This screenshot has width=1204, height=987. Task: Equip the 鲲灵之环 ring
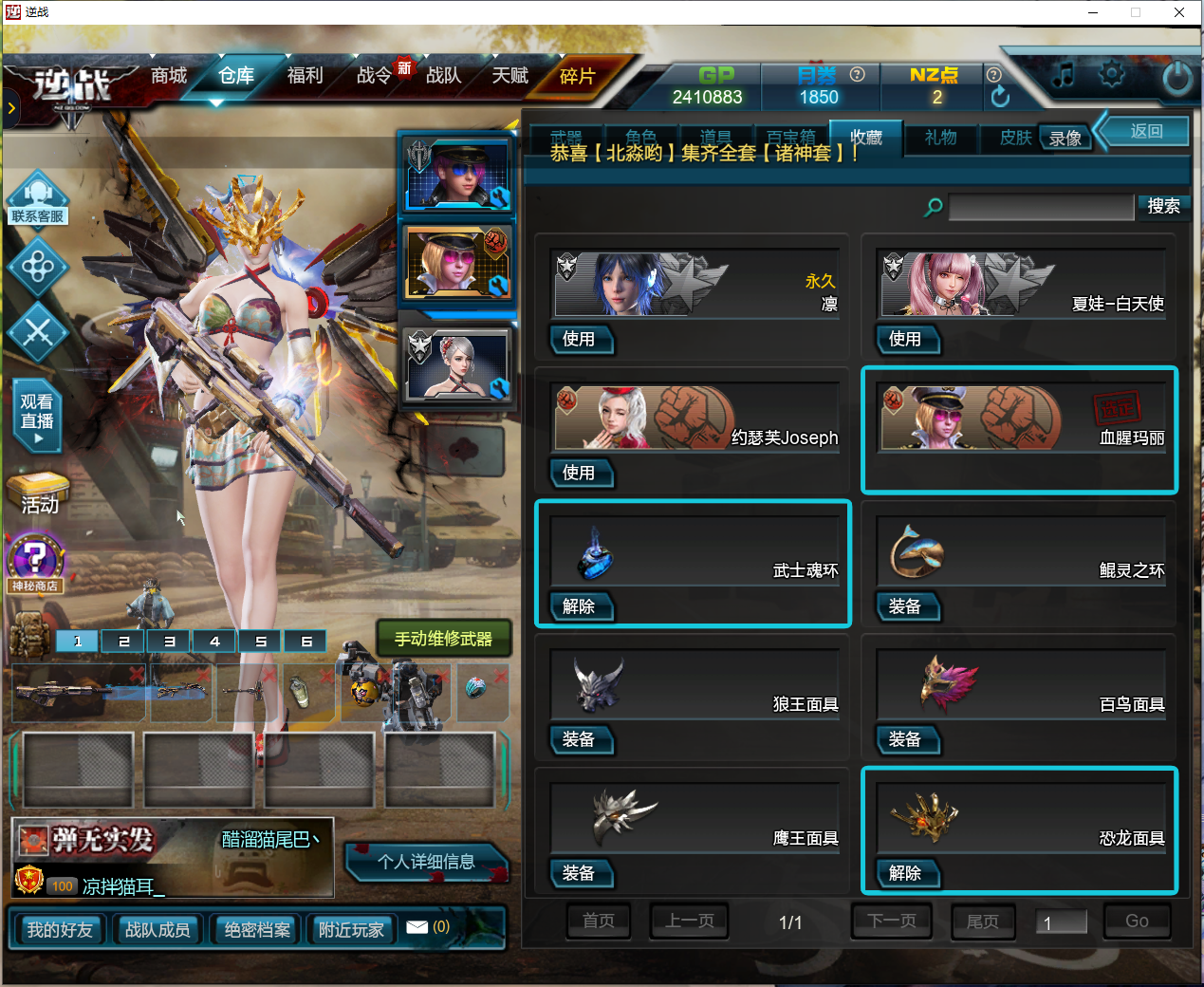[905, 606]
